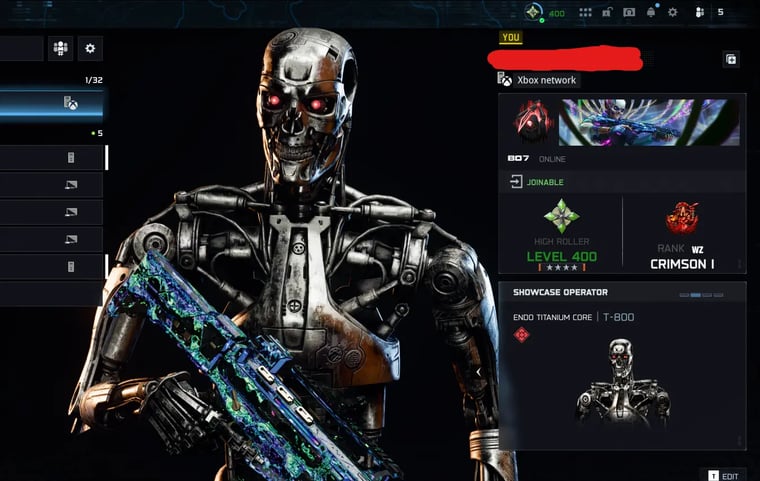Screen dimensions: 760x481
Task: Open the player level 400 emblem
Action: click(x=535, y=13)
